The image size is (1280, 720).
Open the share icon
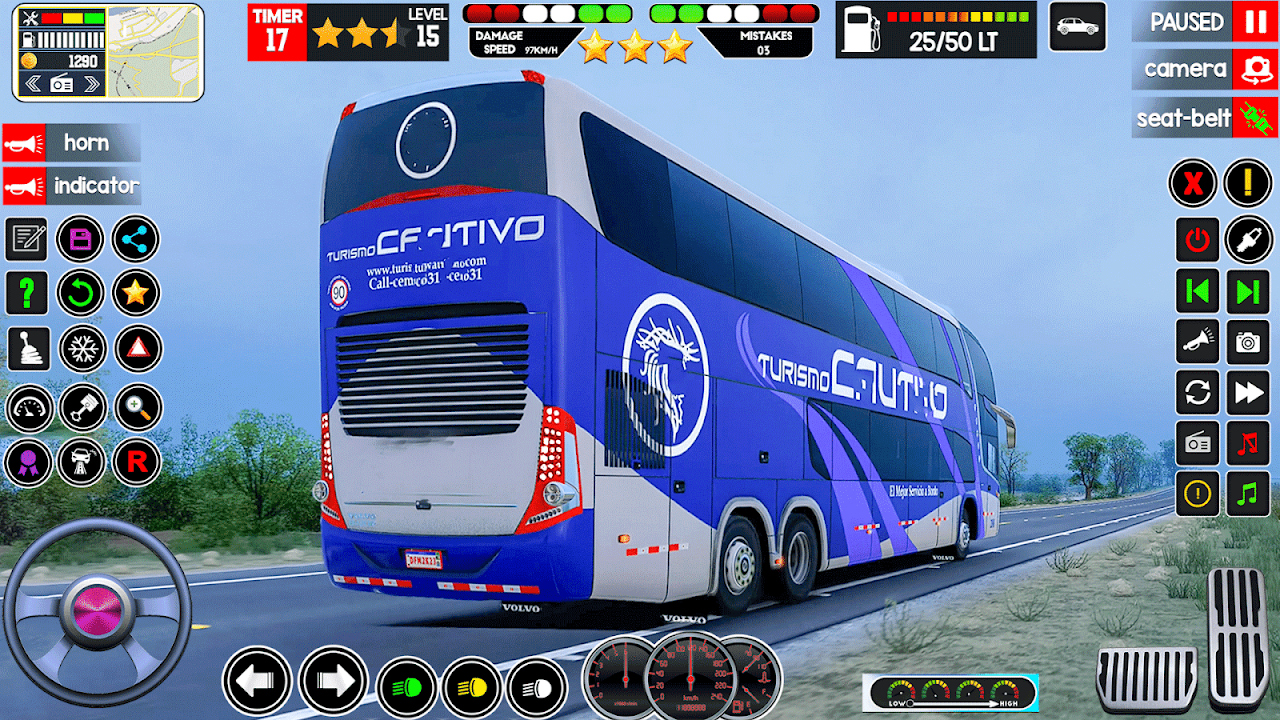[x=135, y=239]
